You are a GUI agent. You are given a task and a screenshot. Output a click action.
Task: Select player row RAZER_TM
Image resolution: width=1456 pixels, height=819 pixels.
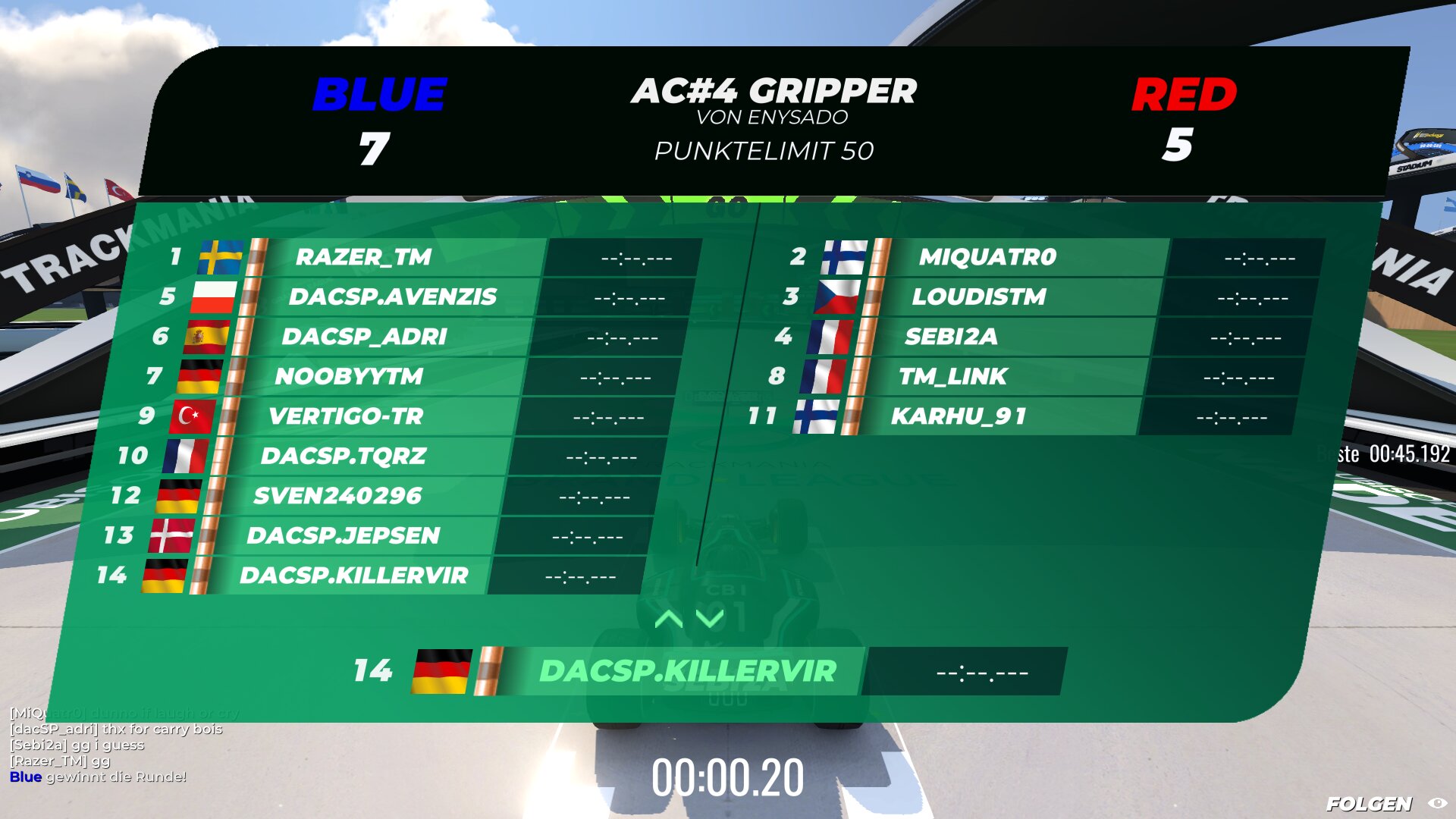364,257
